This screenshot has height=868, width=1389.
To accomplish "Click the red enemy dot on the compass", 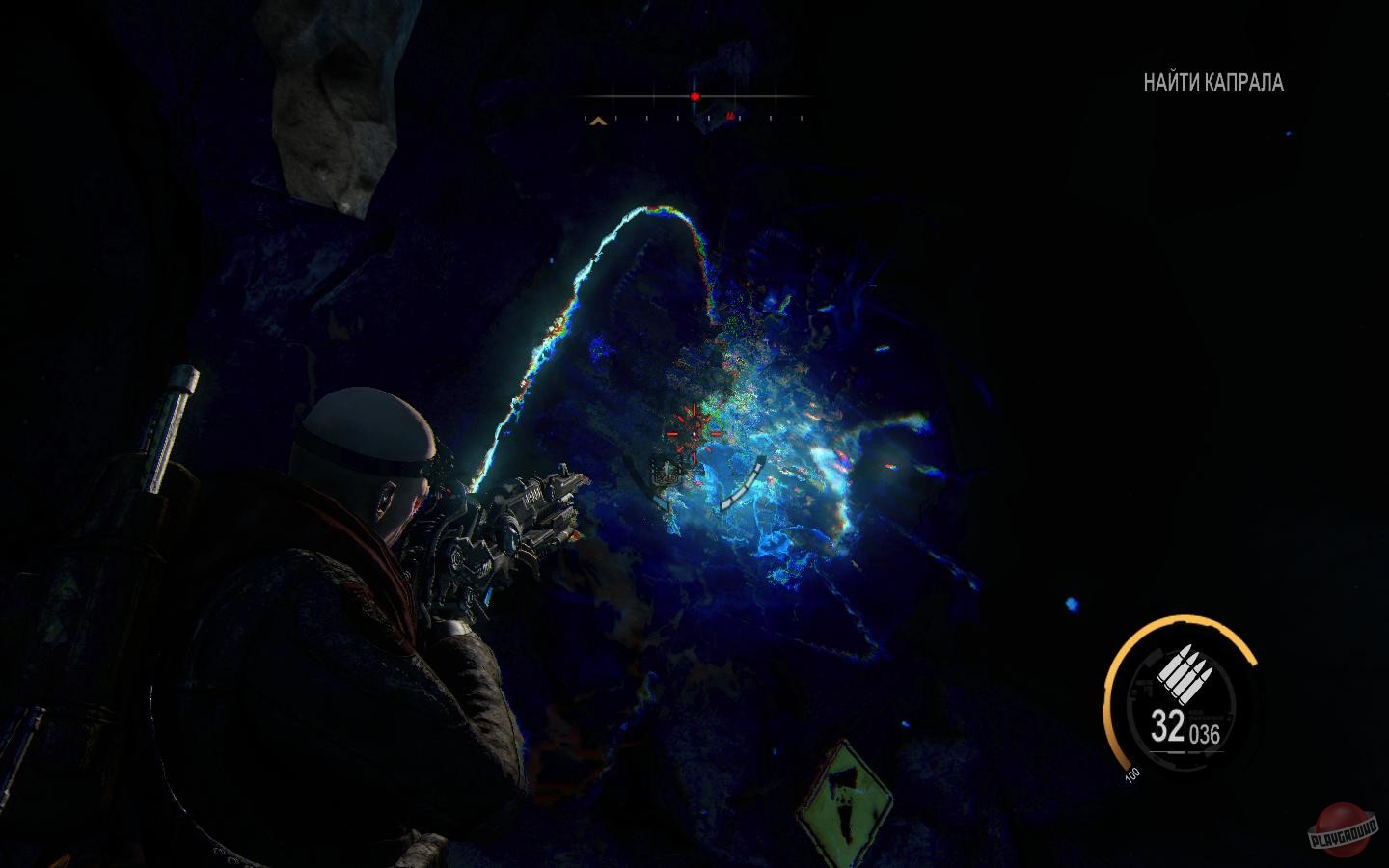I will (694, 96).
